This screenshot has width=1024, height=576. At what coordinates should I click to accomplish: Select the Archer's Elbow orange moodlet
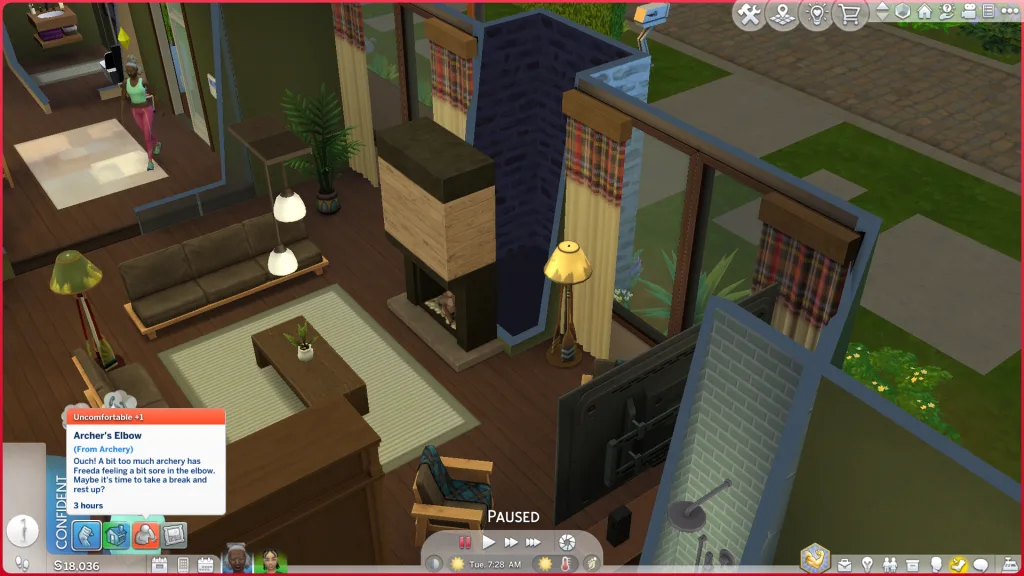pos(146,536)
